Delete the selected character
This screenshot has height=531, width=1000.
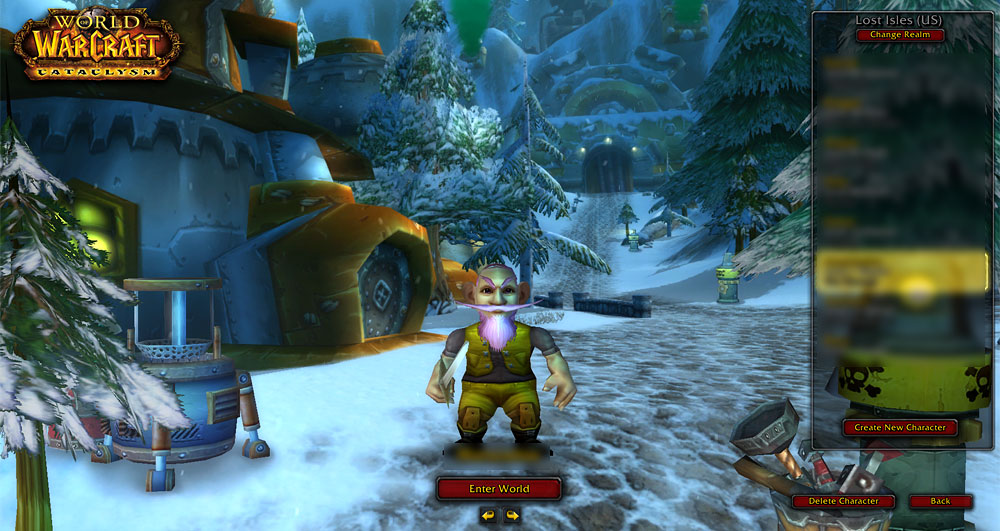843,501
